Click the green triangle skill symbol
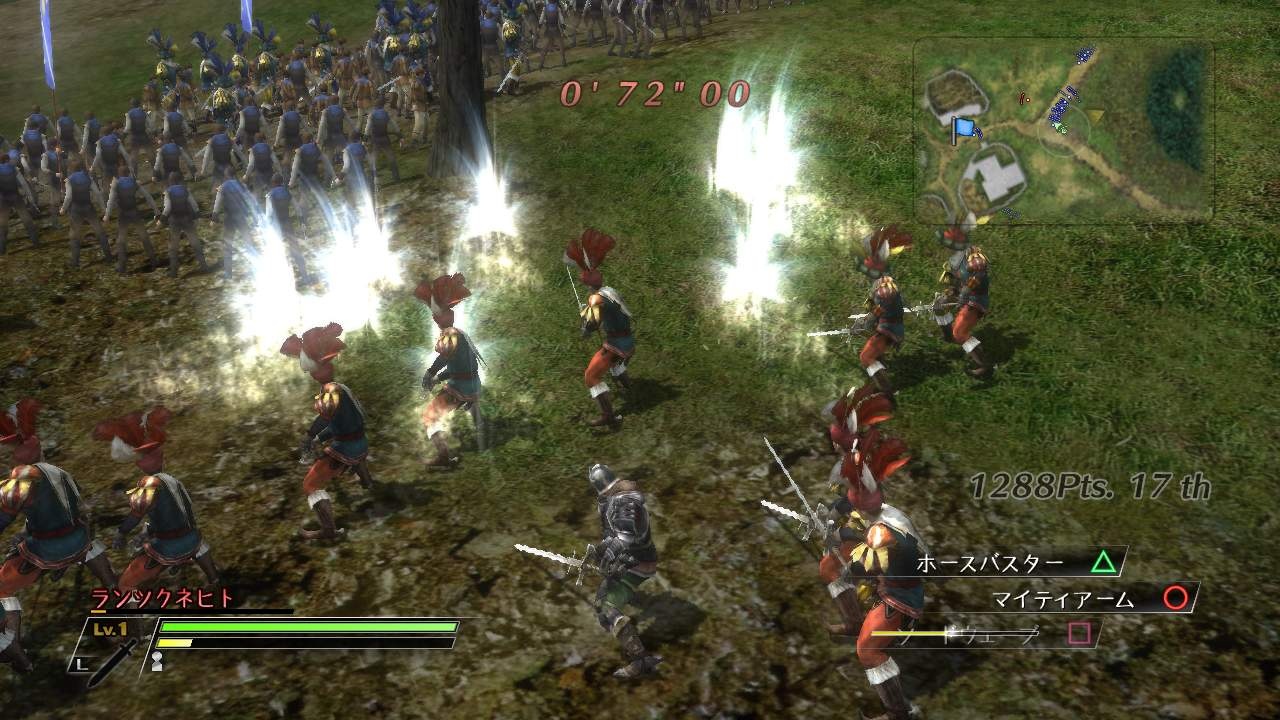Viewport: 1280px width, 720px height. tap(1105, 561)
